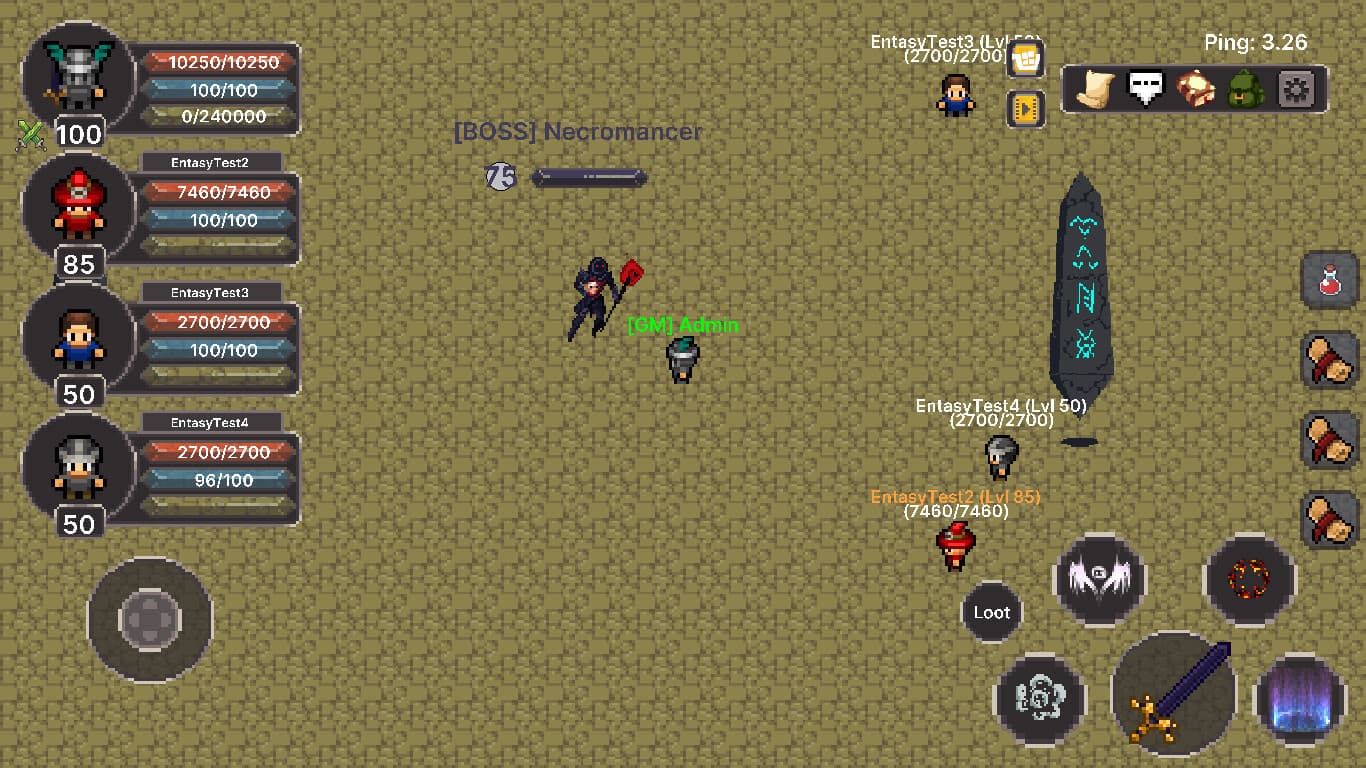Image resolution: width=1366 pixels, height=768 pixels.
Task: Tap the topmost boot quick-slot item
Action: click(x=1329, y=360)
